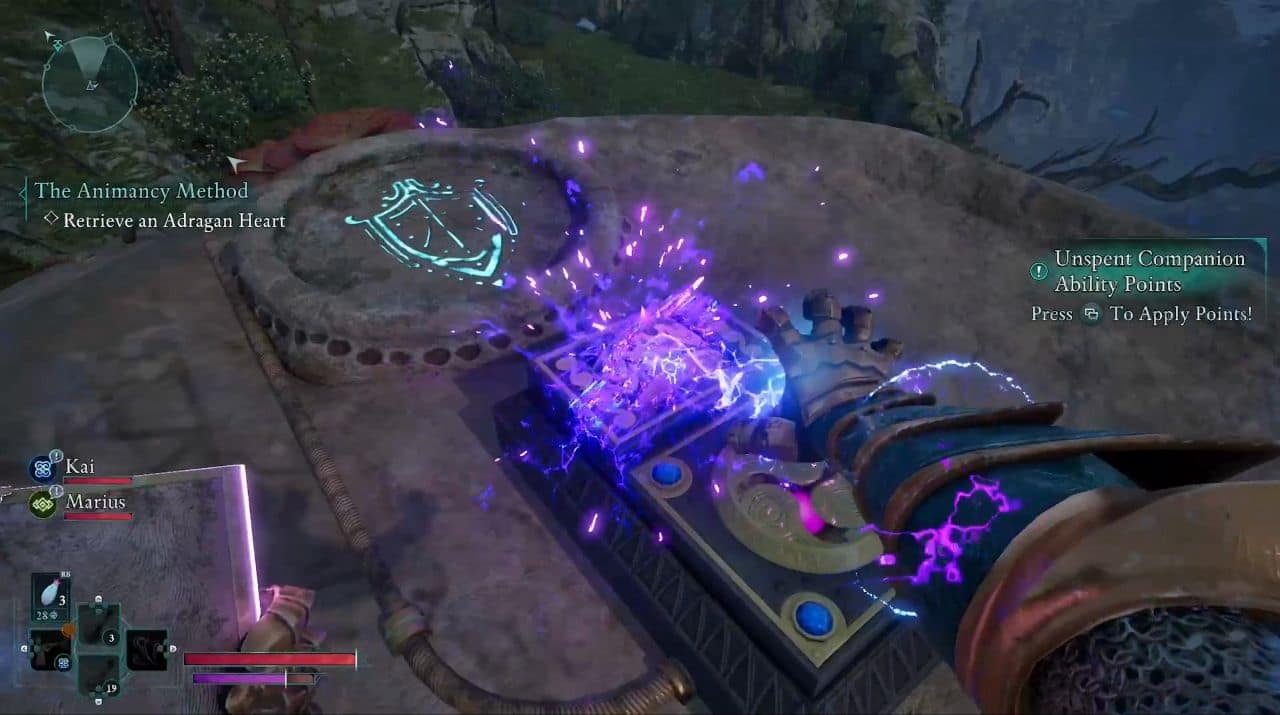Use the white potion flask slot
The image size is (1280, 715).
pyautogui.click(x=51, y=594)
